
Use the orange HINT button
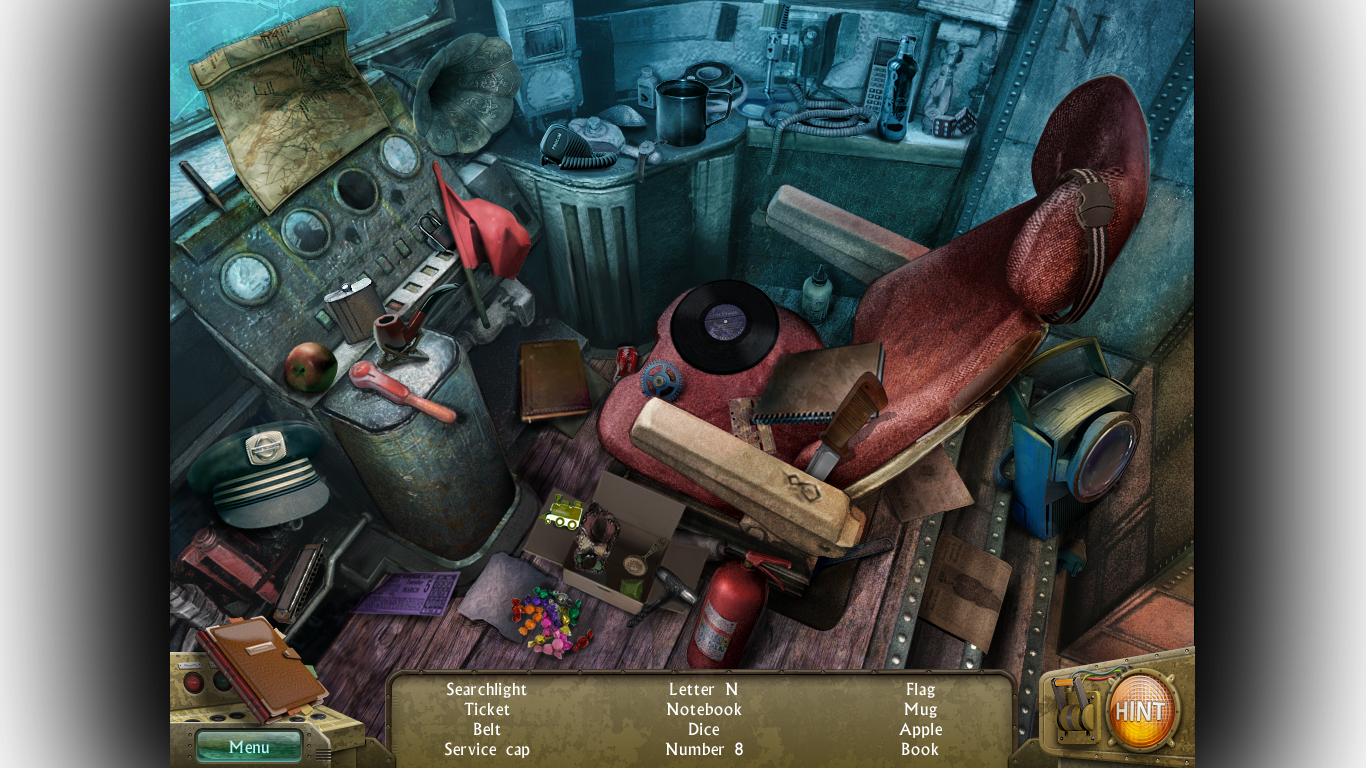[1142, 711]
